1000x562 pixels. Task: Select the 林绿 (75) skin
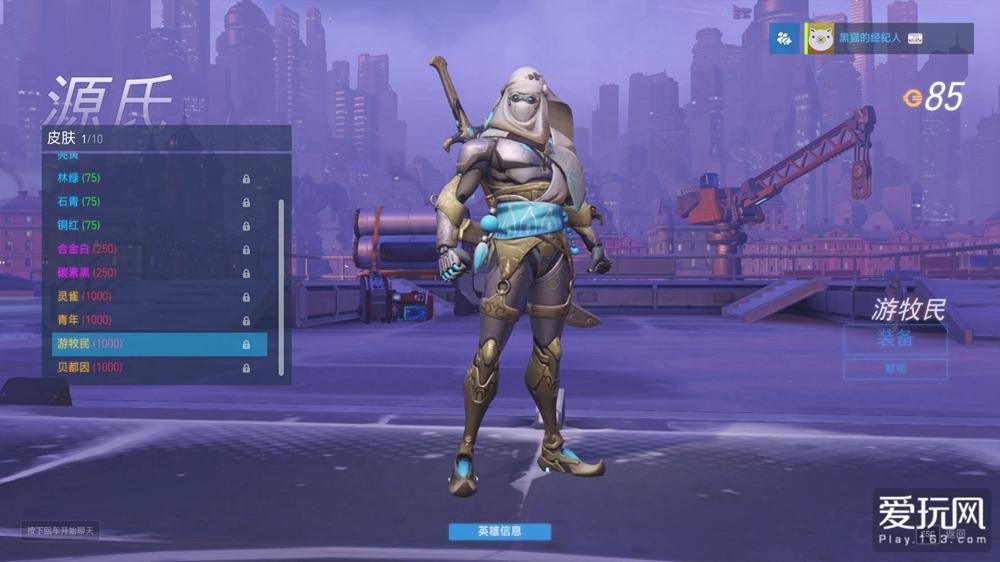point(150,178)
